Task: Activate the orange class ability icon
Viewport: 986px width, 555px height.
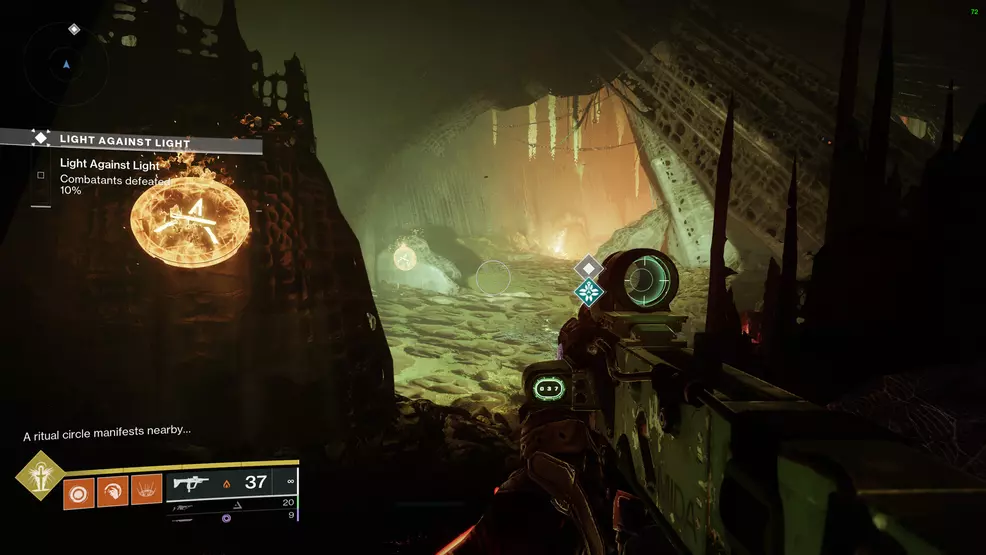Action: coord(146,490)
